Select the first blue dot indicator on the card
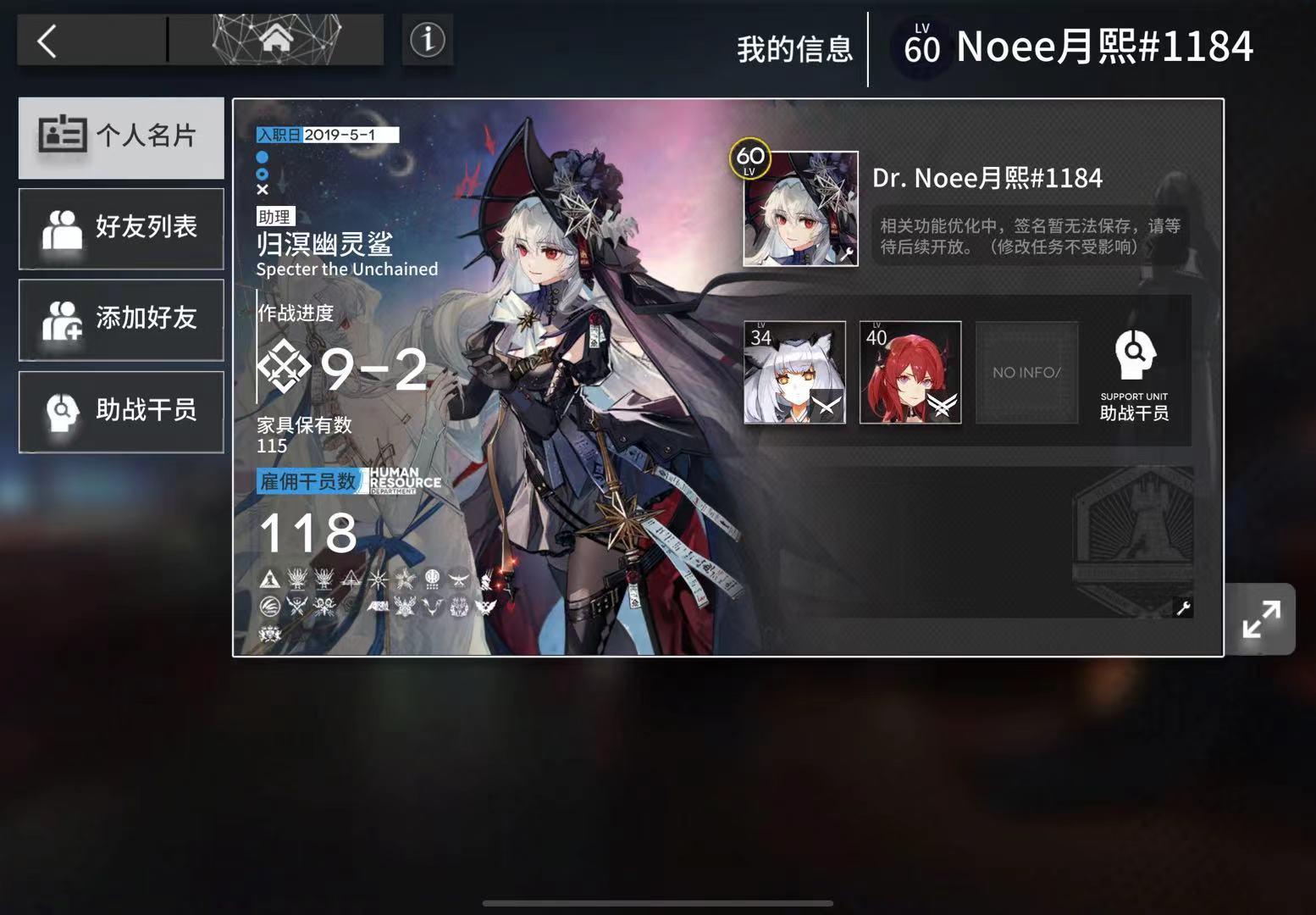1316x915 pixels. 261,157
